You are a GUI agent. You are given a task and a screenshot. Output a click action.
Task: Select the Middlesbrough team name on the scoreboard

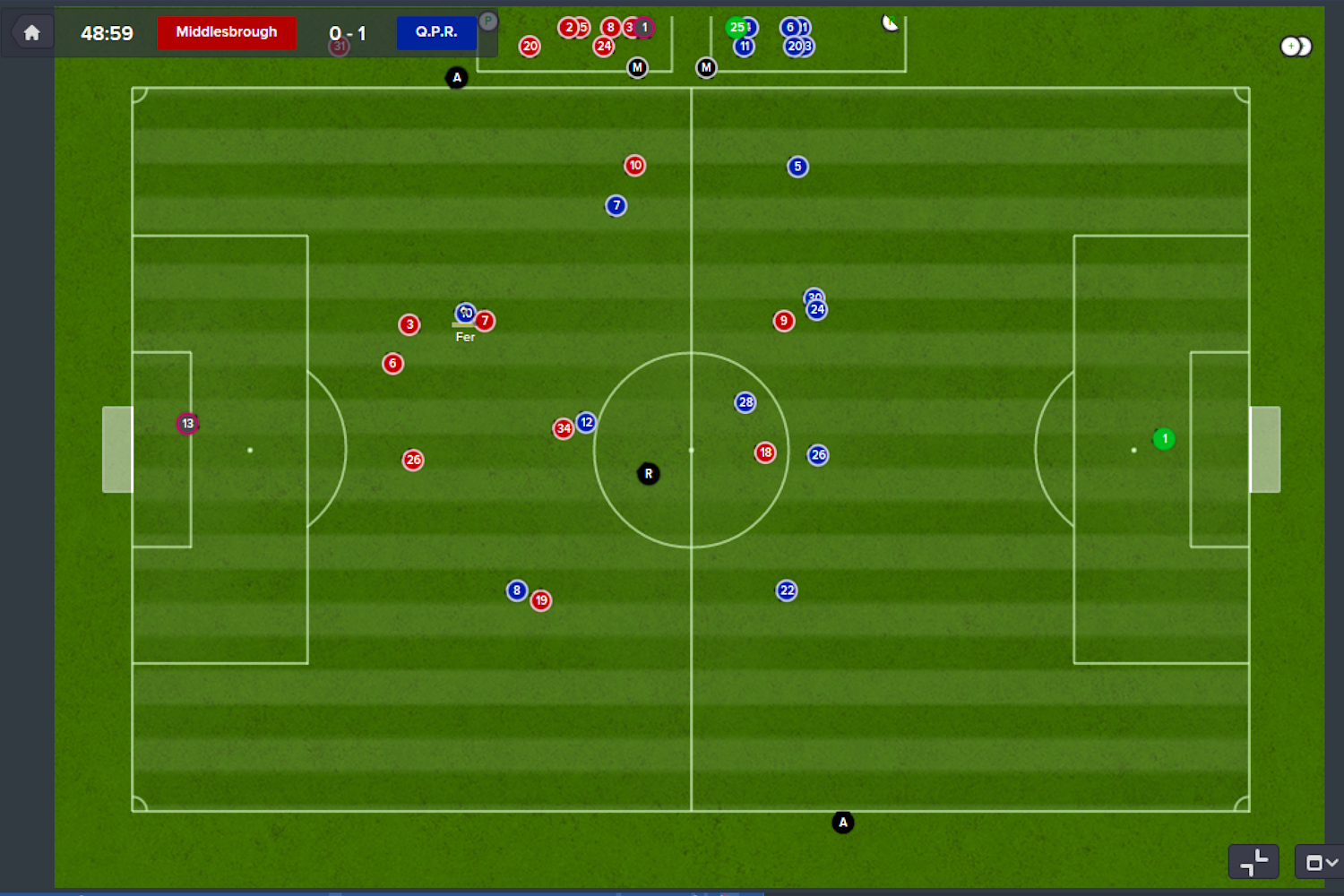click(226, 31)
